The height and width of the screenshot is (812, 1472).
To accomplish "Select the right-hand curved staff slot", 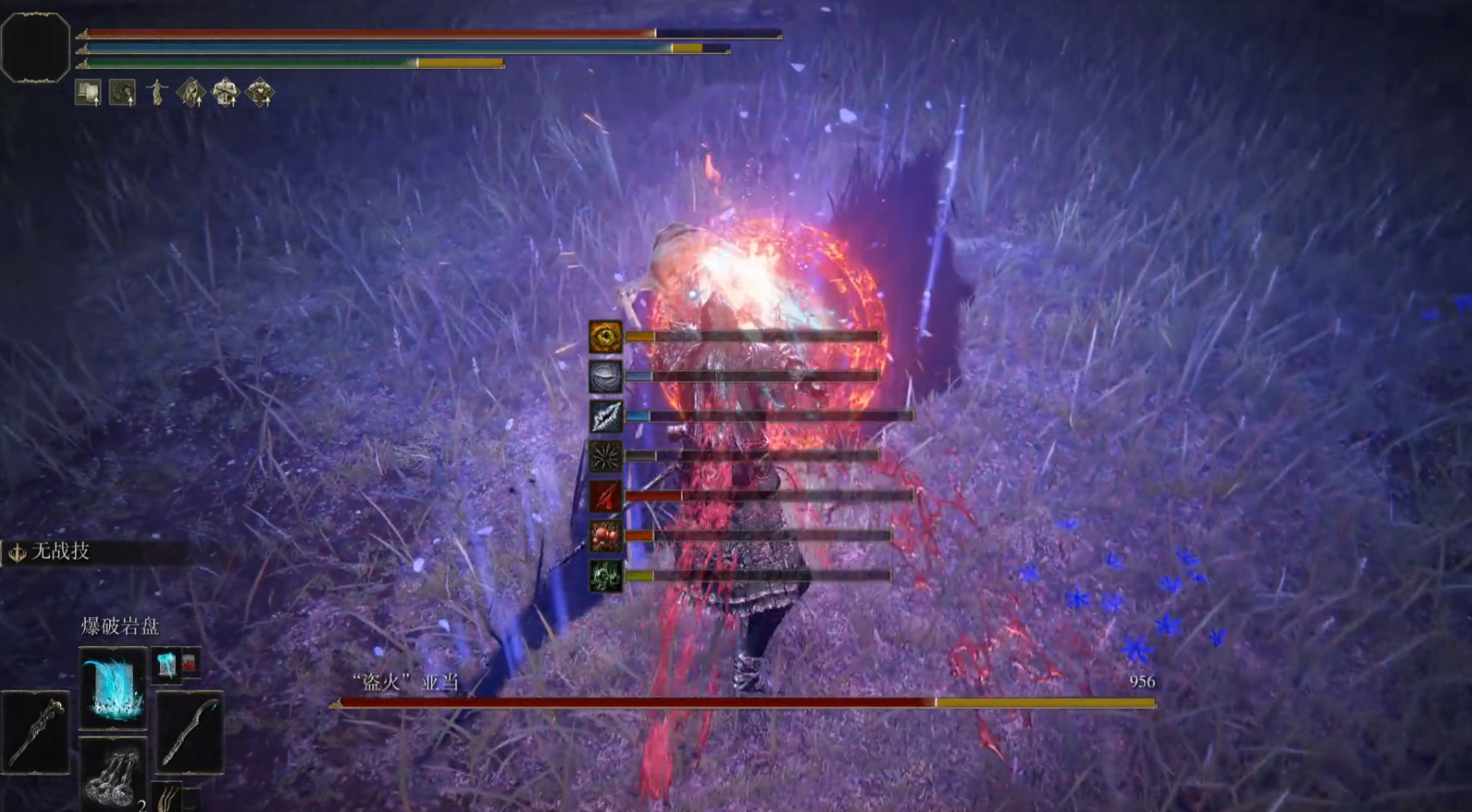I will (189, 732).
